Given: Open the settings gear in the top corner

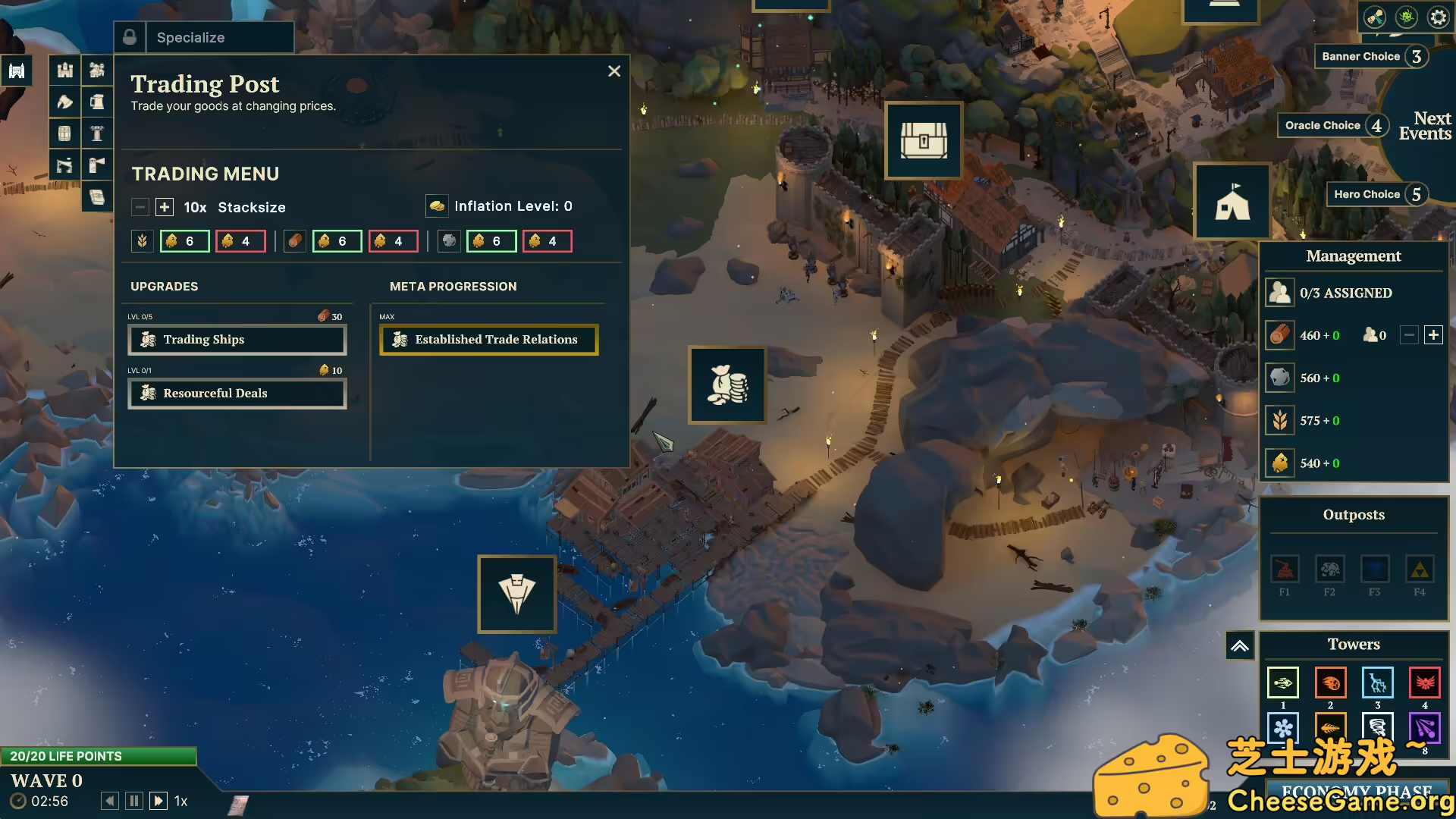Looking at the screenshot, I should tap(1438, 16).
